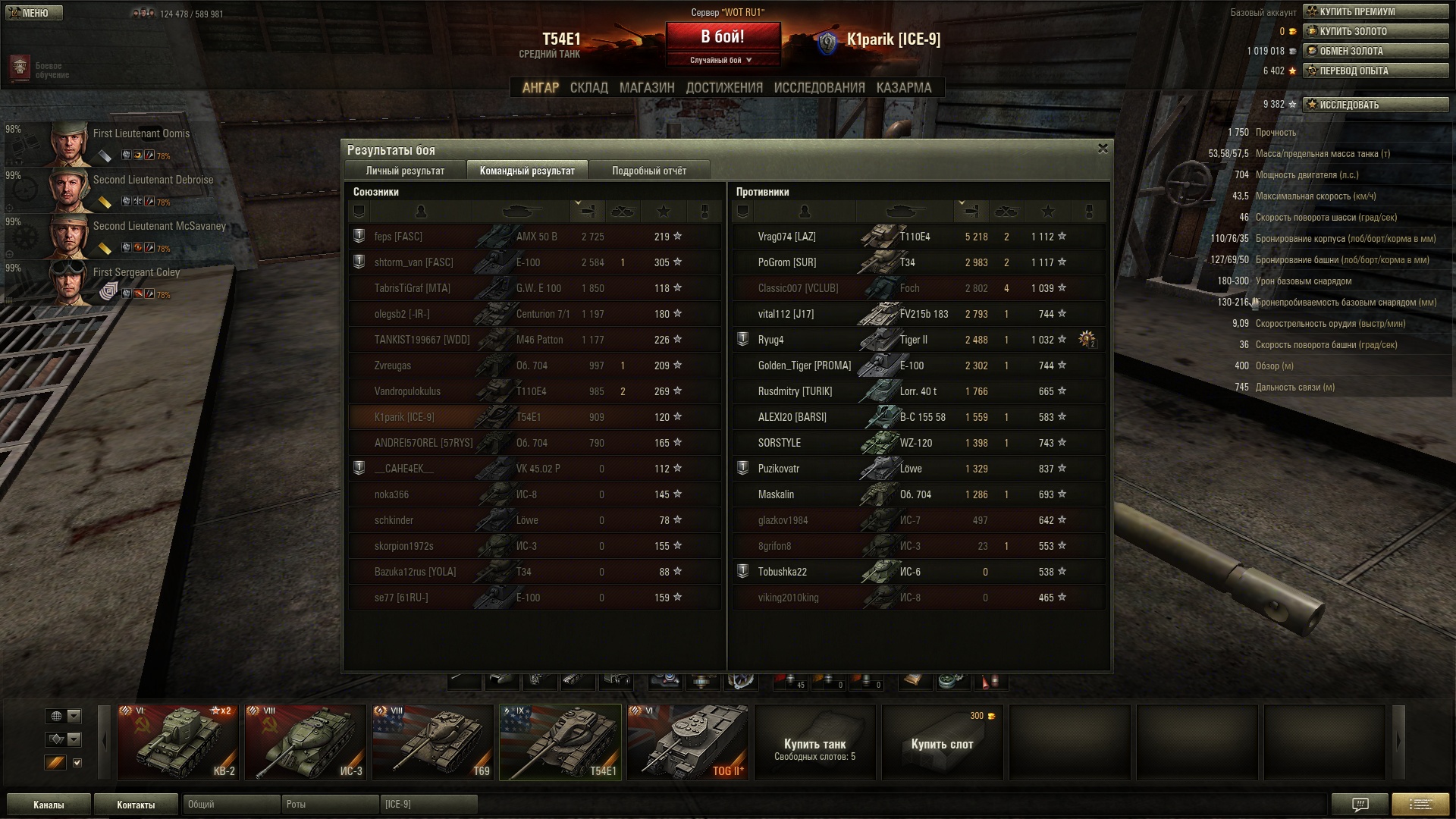The height and width of the screenshot is (819, 1456).
Task: Choose Купить танк slot
Action: [815, 742]
